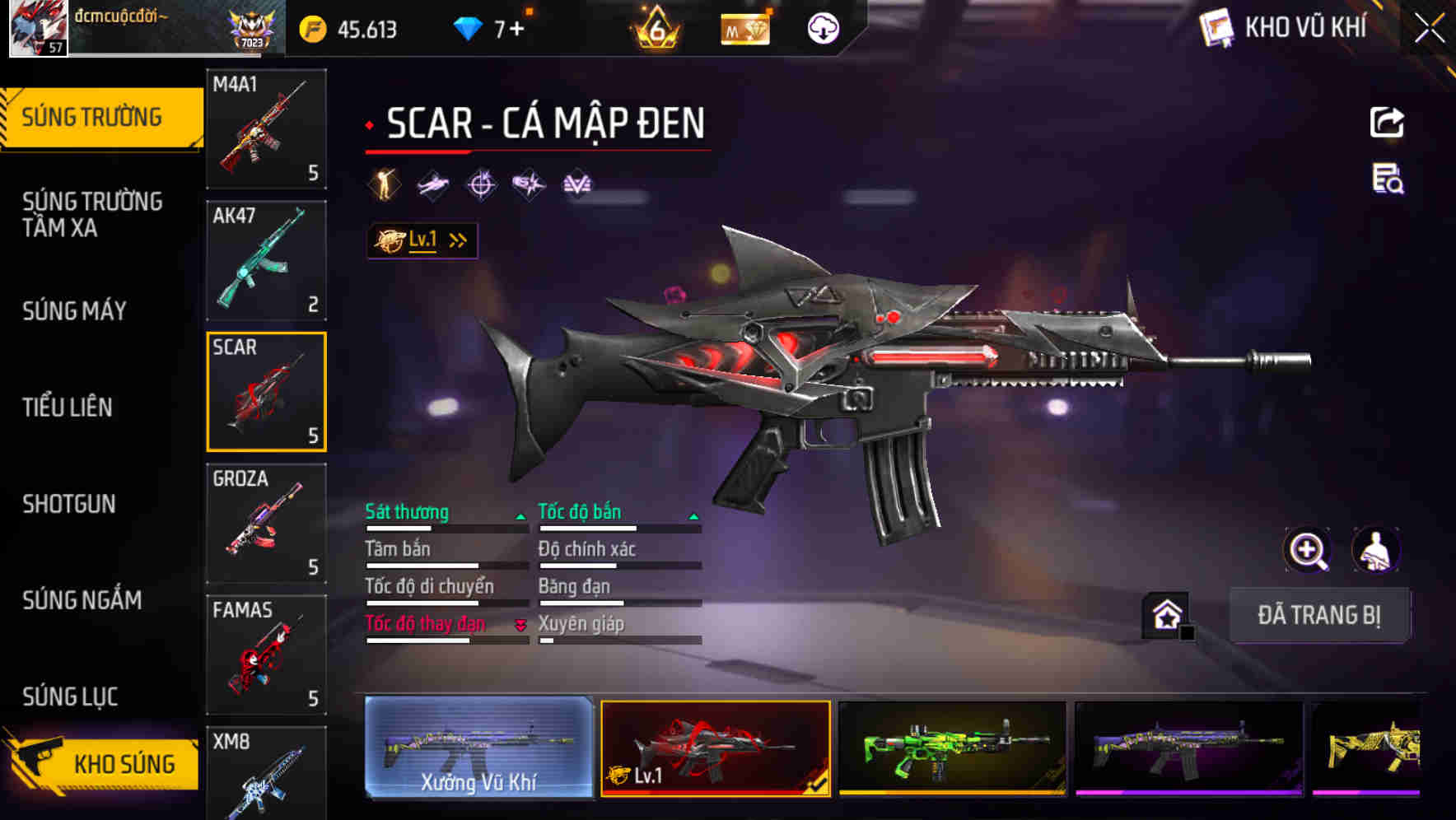1456x820 pixels.
Task: Expand the Lv.1 weapon level panel
Action: (422, 240)
